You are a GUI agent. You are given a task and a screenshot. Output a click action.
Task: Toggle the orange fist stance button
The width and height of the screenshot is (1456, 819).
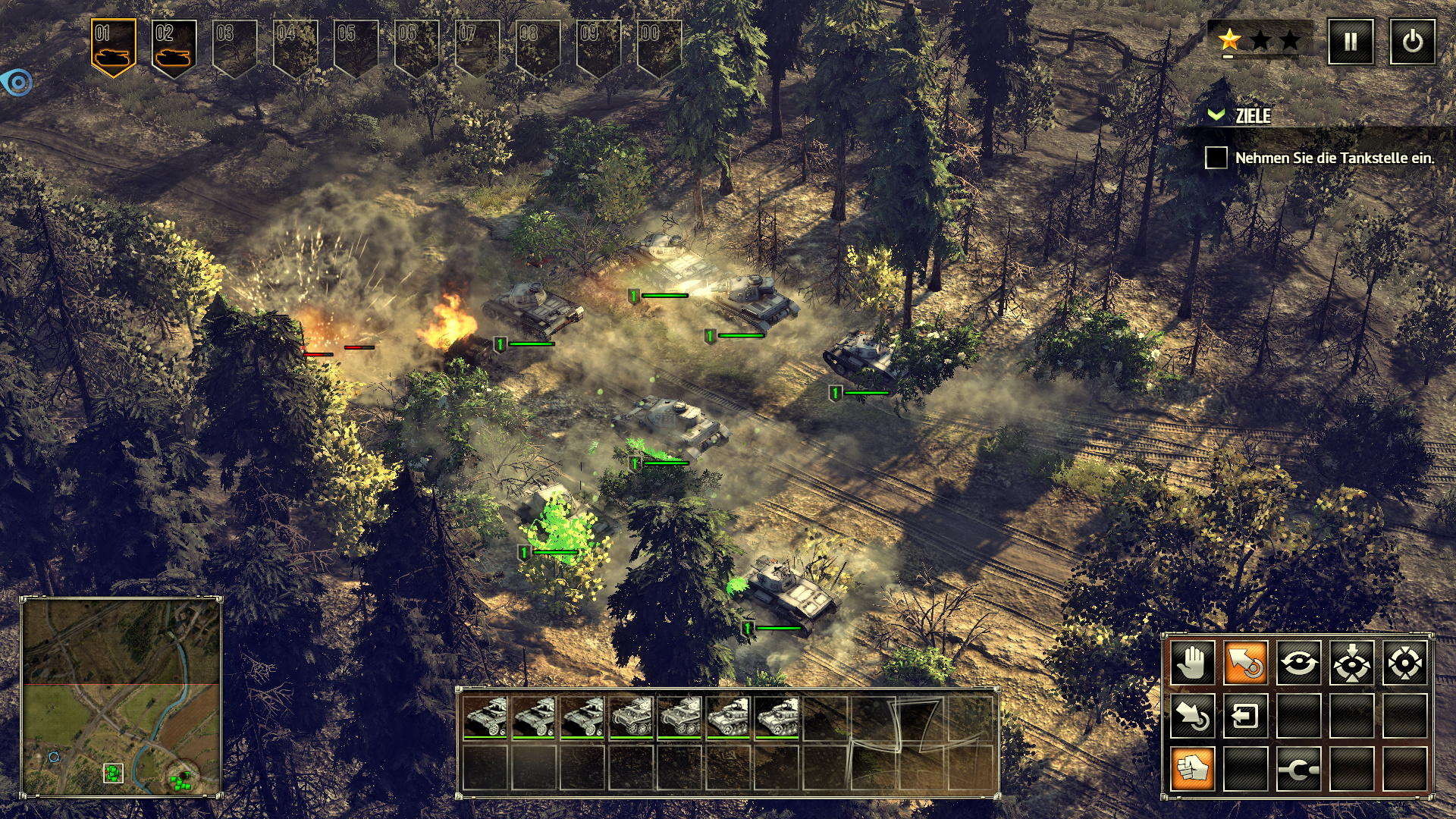[x=1193, y=769]
